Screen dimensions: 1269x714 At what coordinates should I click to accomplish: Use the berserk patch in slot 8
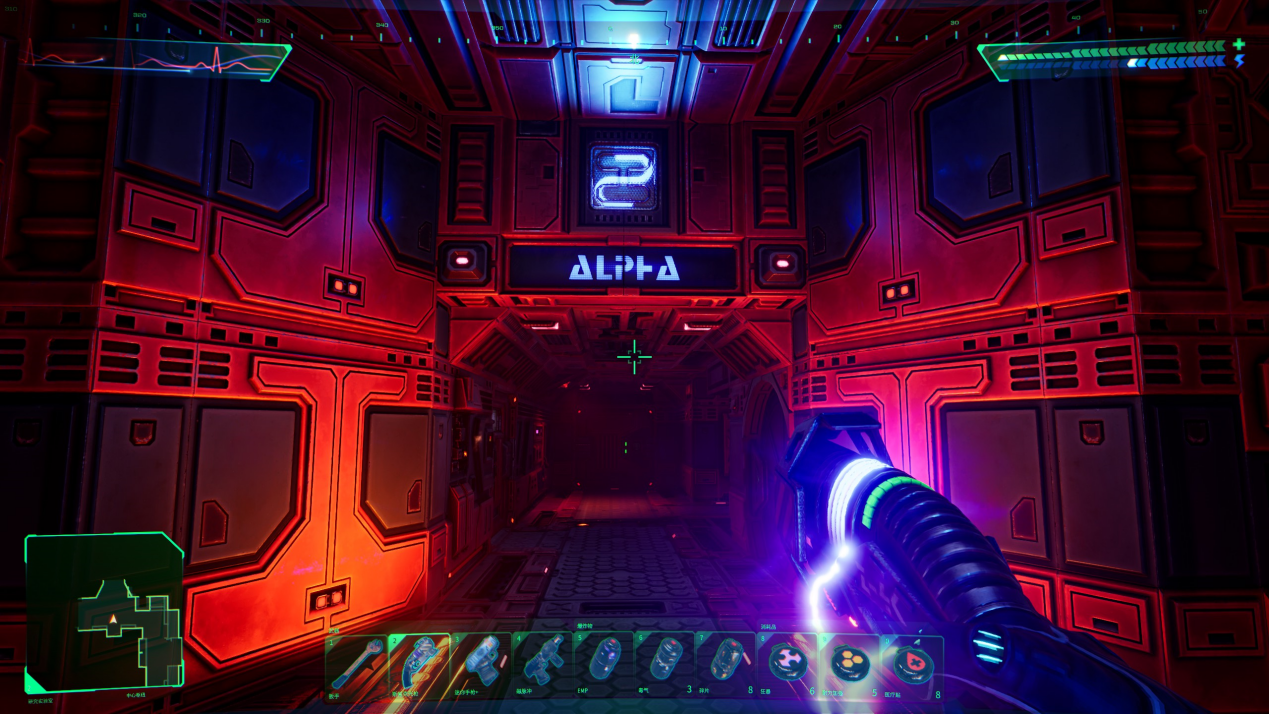coord(788,664)
